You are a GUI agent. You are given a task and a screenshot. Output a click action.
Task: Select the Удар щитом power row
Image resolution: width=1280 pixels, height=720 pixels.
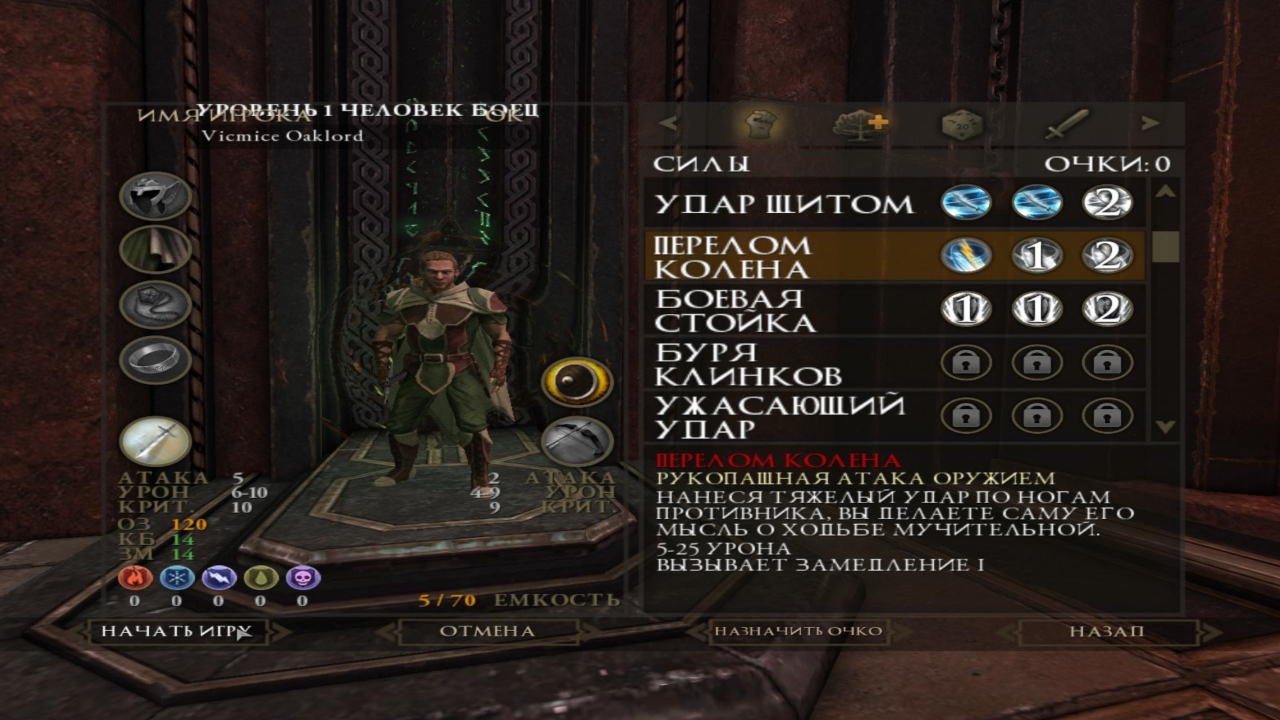[784, 204]
